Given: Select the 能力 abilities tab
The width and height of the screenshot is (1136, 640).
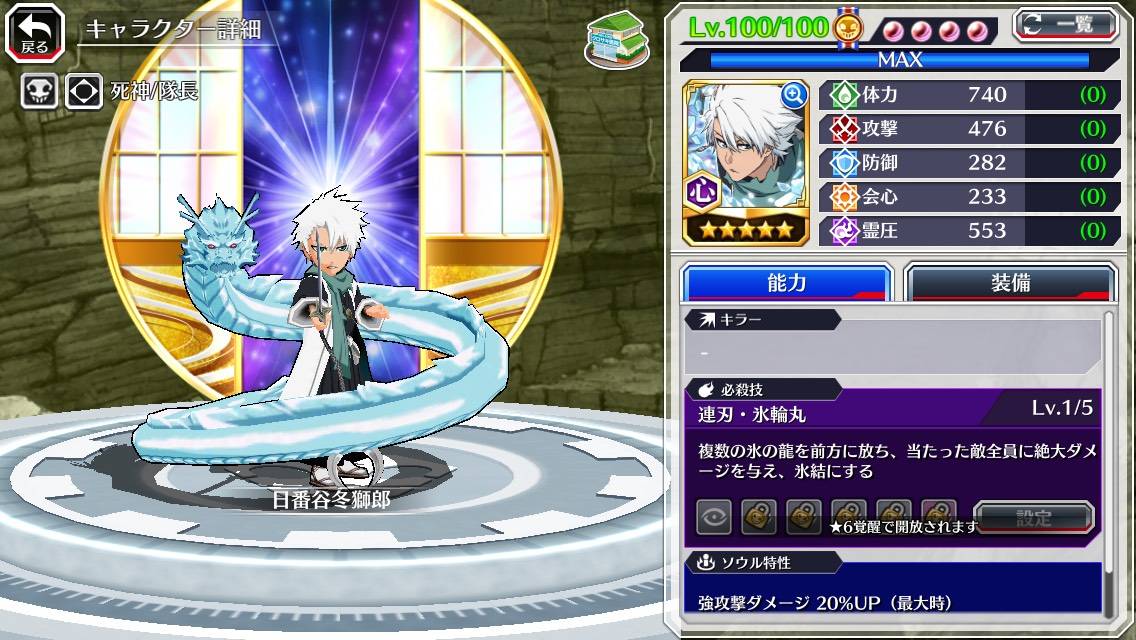Looking at the screenshot, I should [x=786, y=283].
